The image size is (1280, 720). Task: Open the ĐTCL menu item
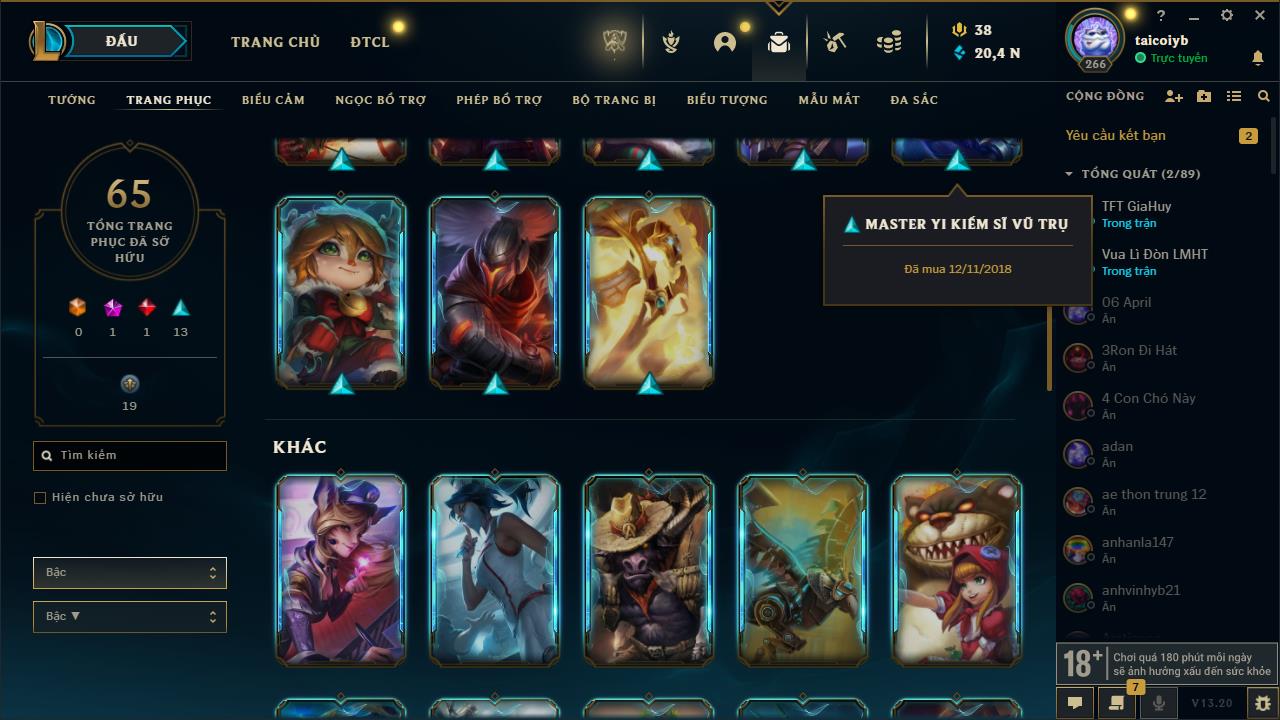[x=369, y=42]
